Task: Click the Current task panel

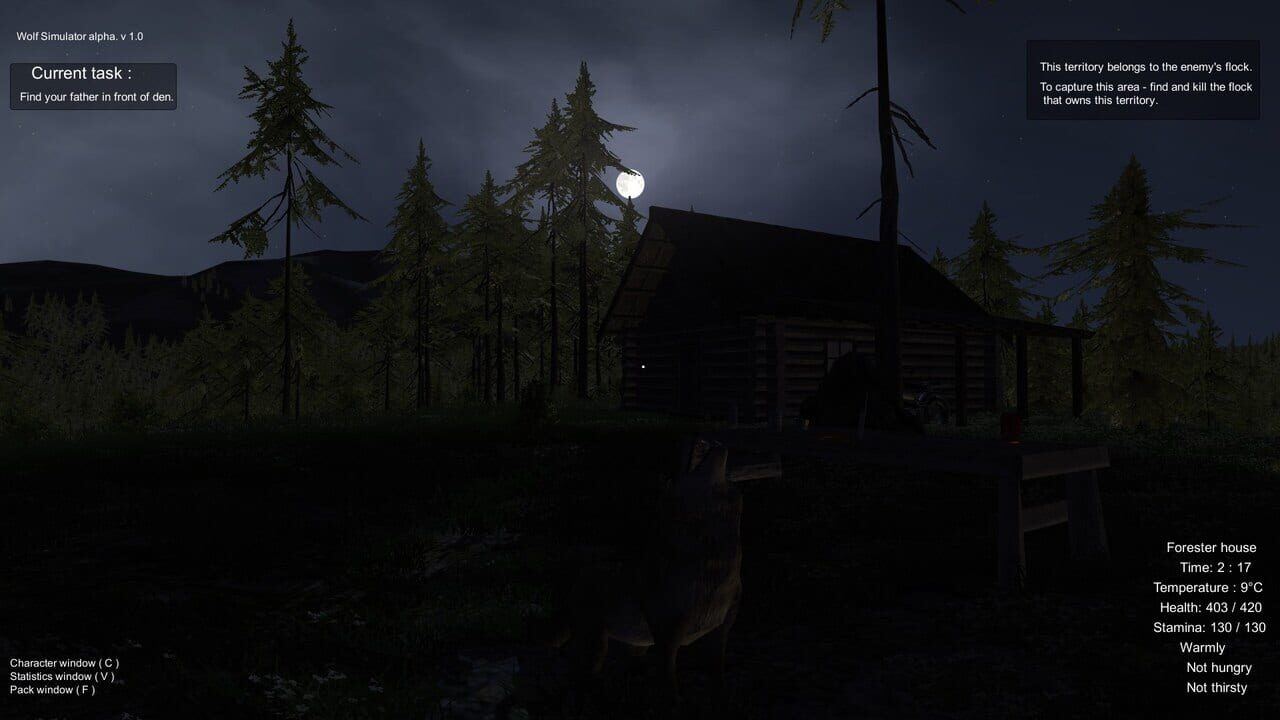Action: [93, 85]
